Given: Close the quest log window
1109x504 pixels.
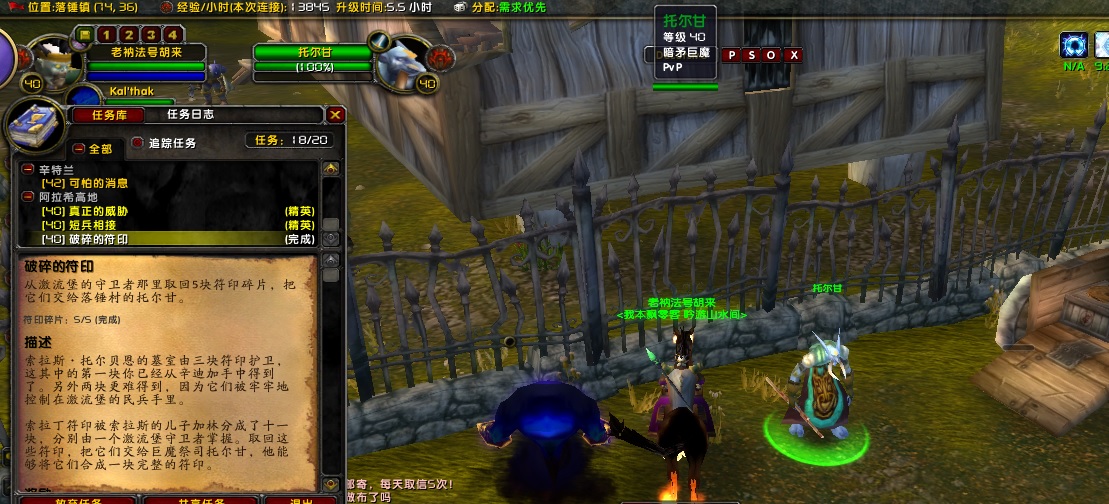Looking at the screenshot, I should pyautogui.click(x=336, y=115).
